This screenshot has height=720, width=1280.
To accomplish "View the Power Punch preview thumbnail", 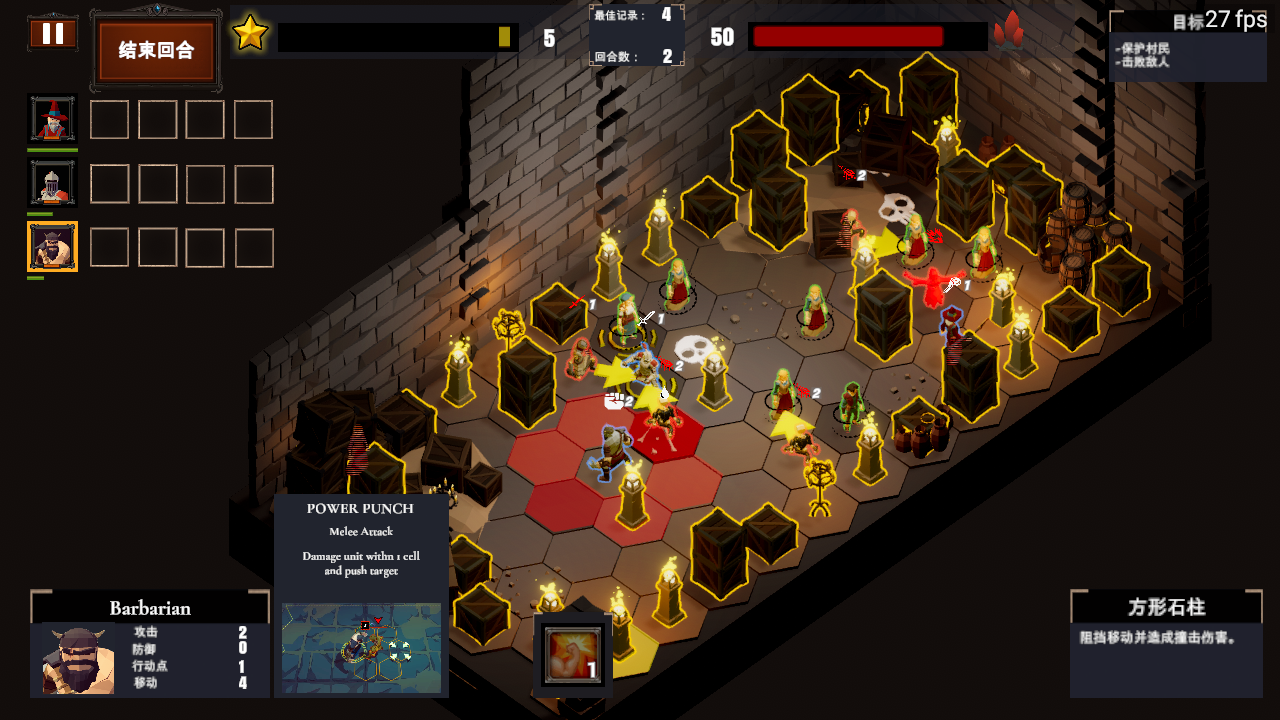I will tap(361, 648).
